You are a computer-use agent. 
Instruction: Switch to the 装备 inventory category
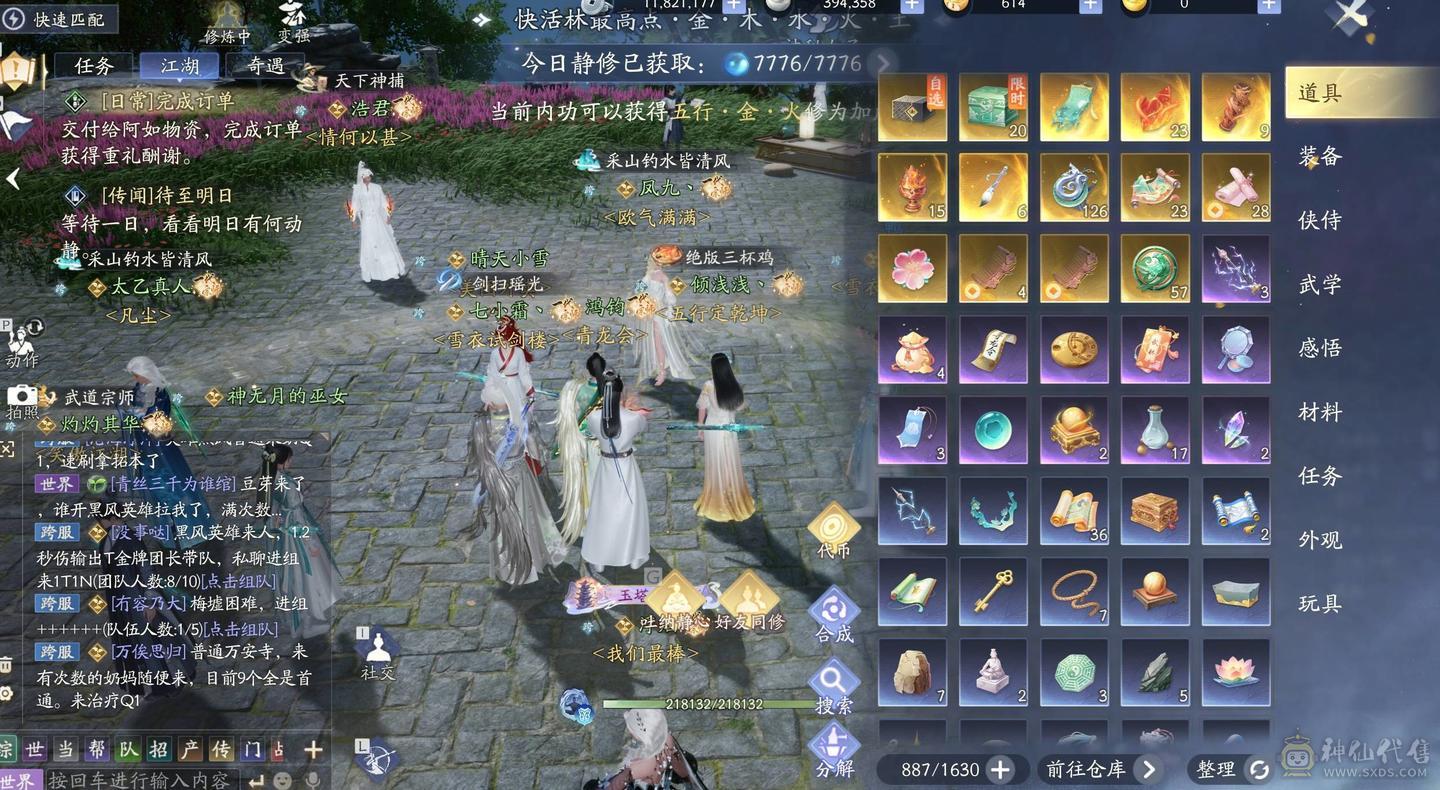[1322, 157]
